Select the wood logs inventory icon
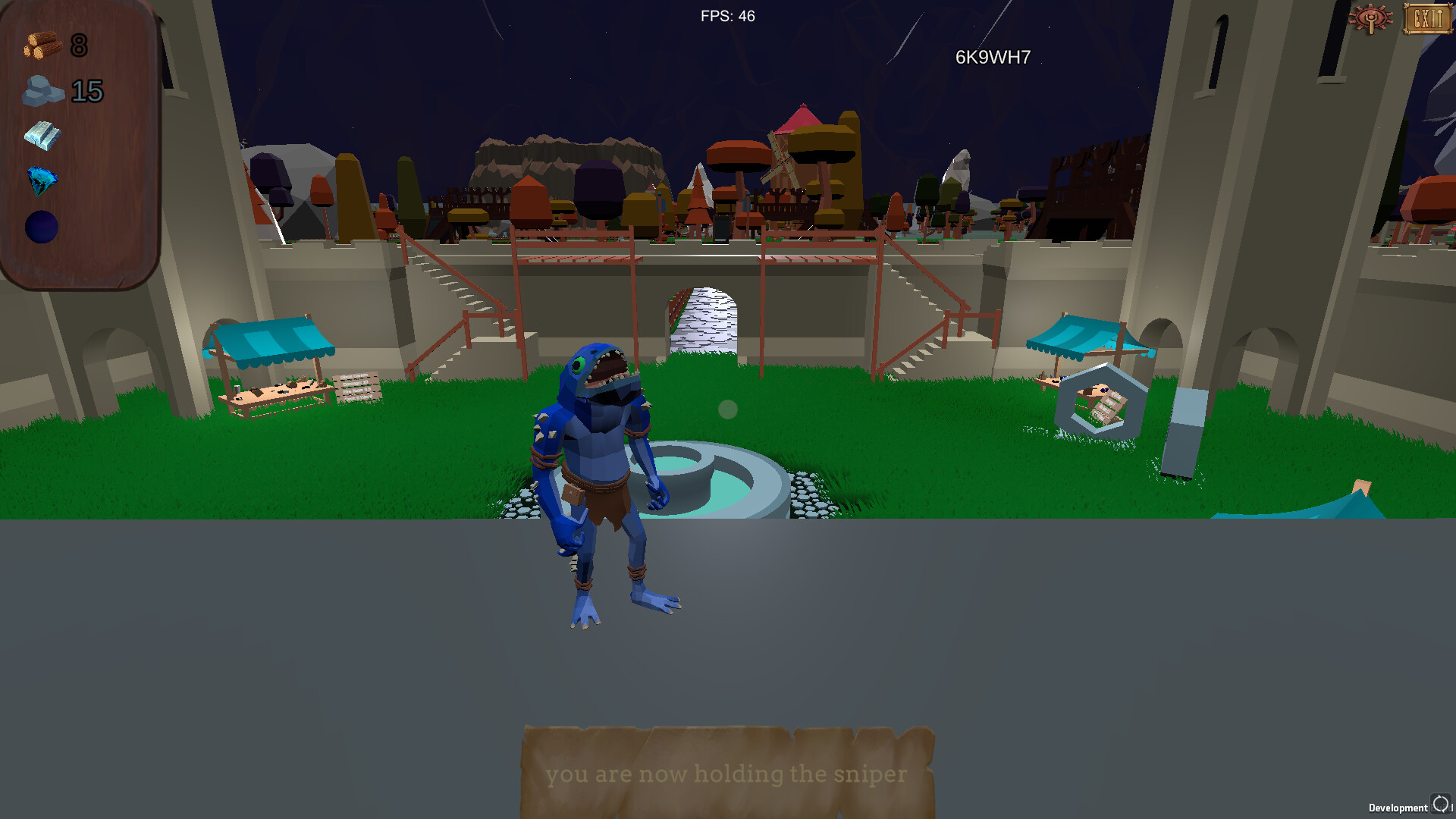 [42, 45]
